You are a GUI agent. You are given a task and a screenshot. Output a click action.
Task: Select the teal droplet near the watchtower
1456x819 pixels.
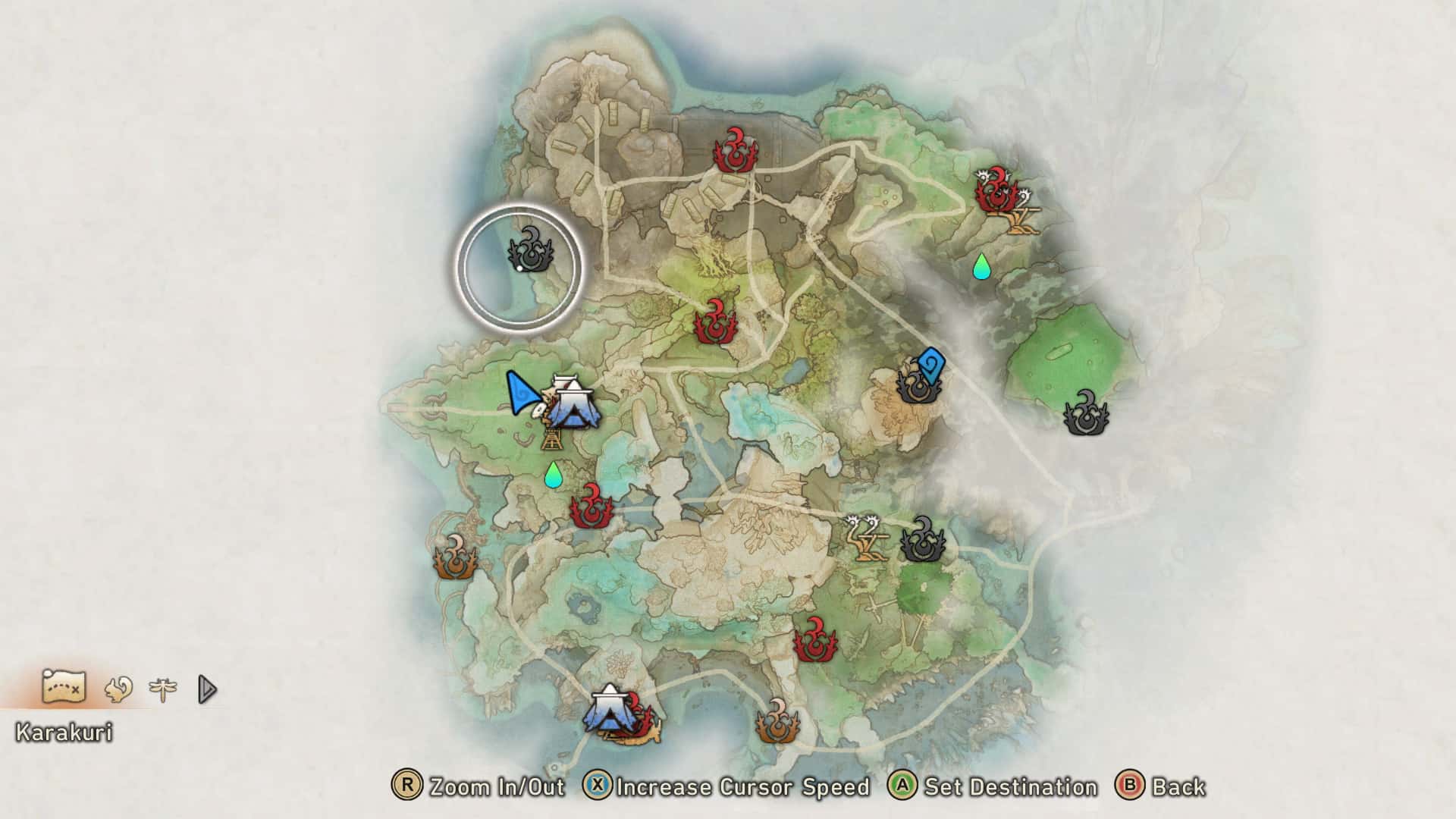(554, 475)
